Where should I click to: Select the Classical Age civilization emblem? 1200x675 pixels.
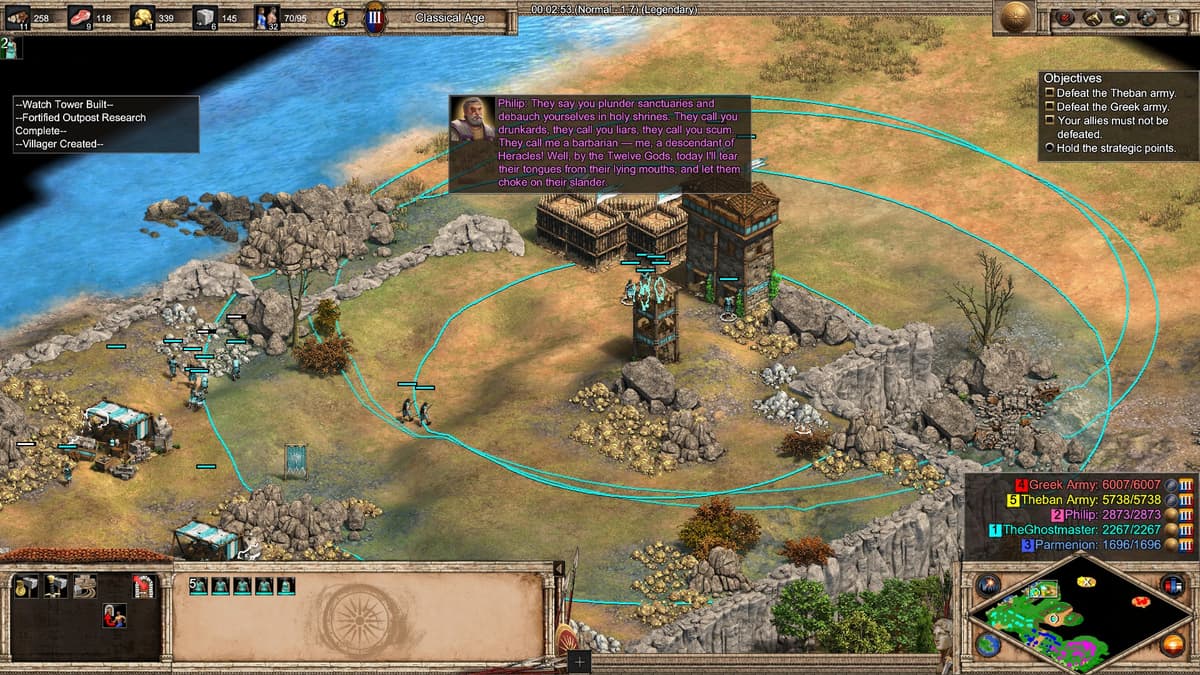377,18
